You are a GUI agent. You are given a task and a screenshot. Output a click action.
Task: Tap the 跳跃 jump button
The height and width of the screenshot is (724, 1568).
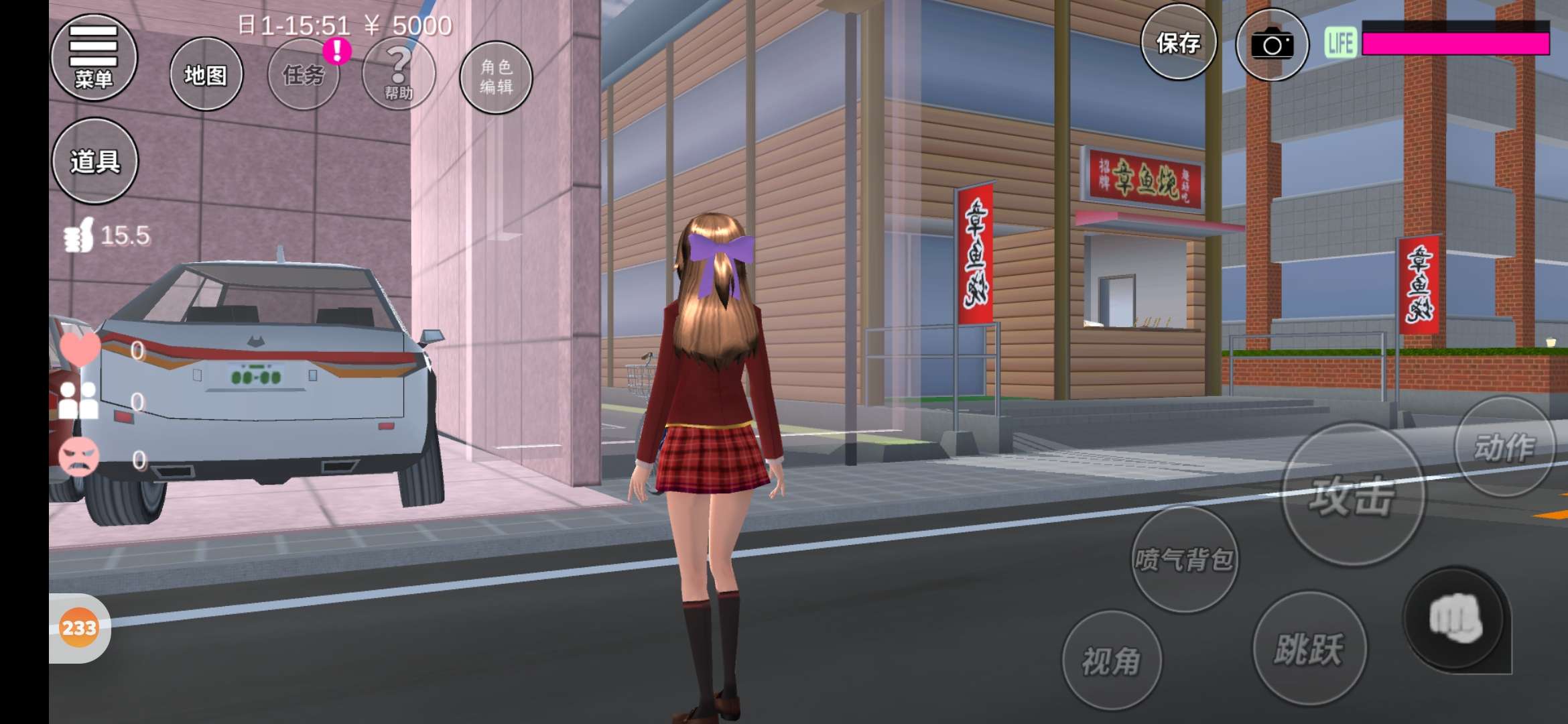1309,648
